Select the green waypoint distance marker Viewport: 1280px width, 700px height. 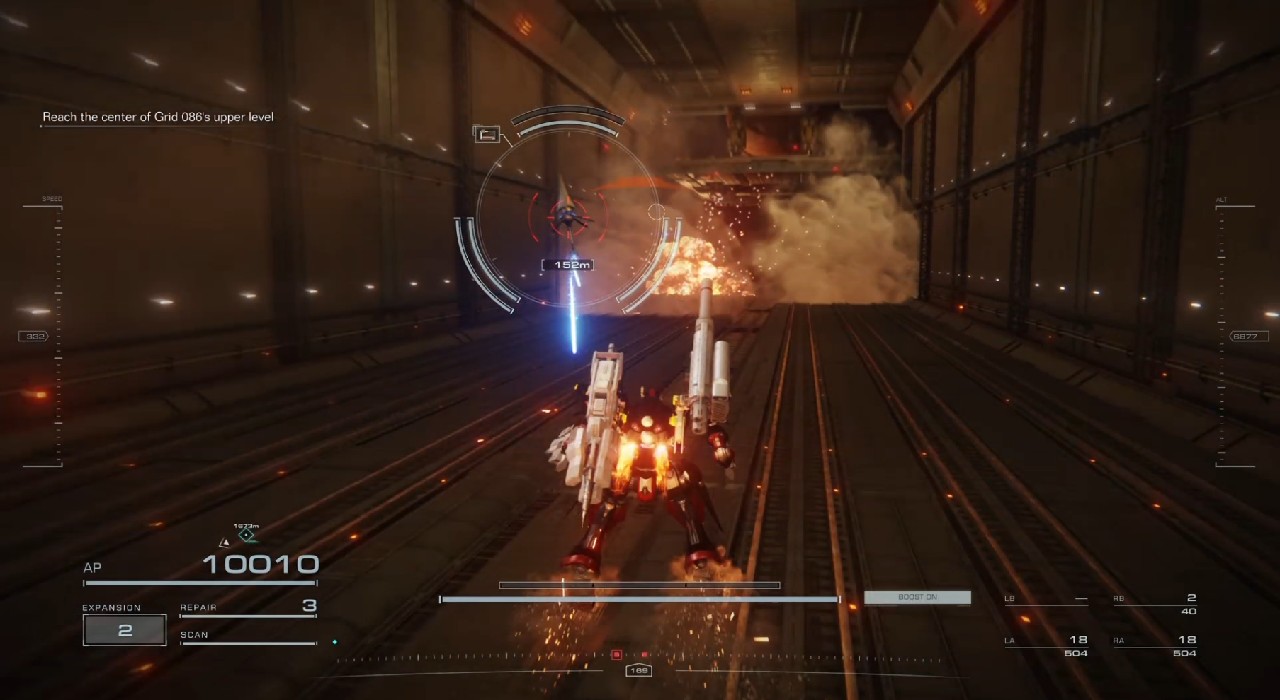coord(246,535)
